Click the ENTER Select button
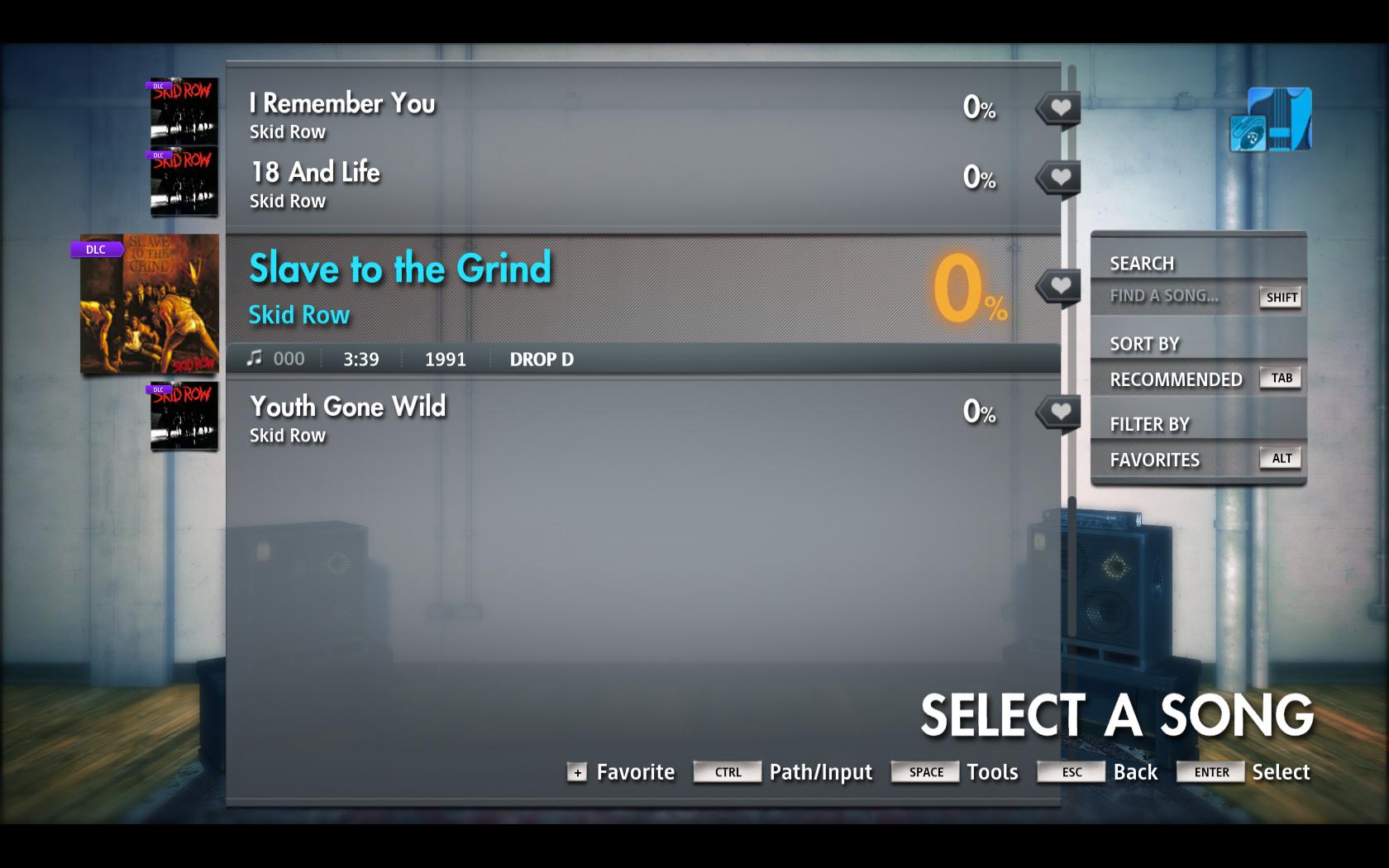The image size is (1389, 868). (1210, 772)
